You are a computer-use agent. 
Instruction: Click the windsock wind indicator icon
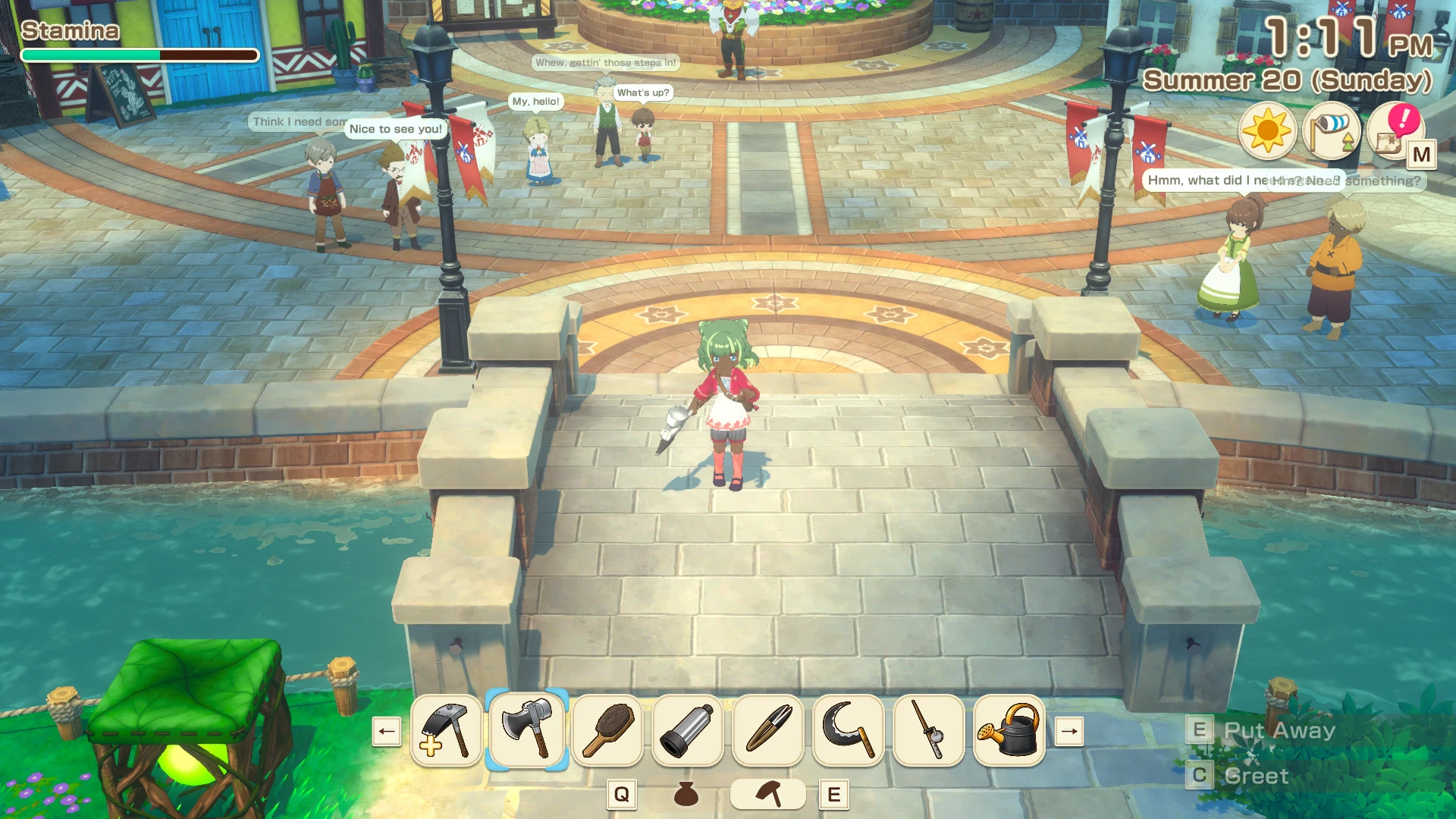pyautogui.click(x=1331, y=131)
